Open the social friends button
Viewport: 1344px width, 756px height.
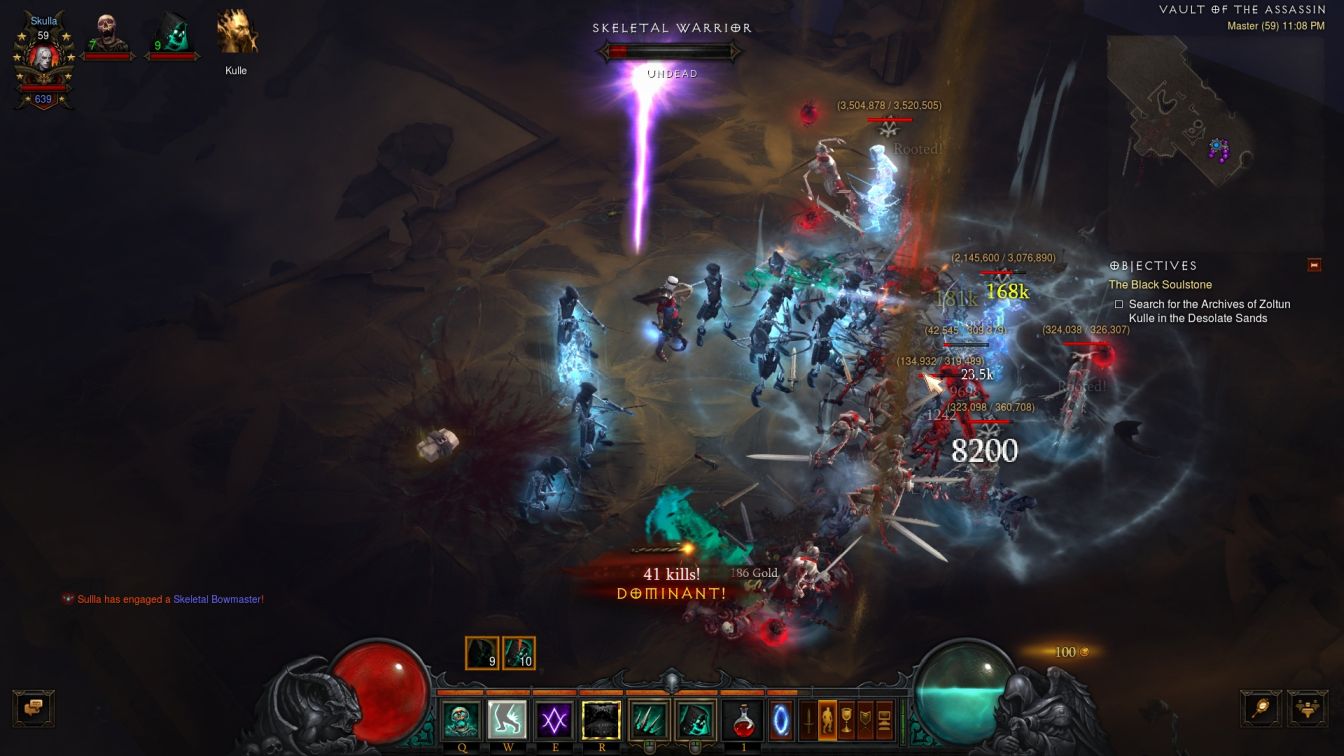click(x=1307, y=707)
